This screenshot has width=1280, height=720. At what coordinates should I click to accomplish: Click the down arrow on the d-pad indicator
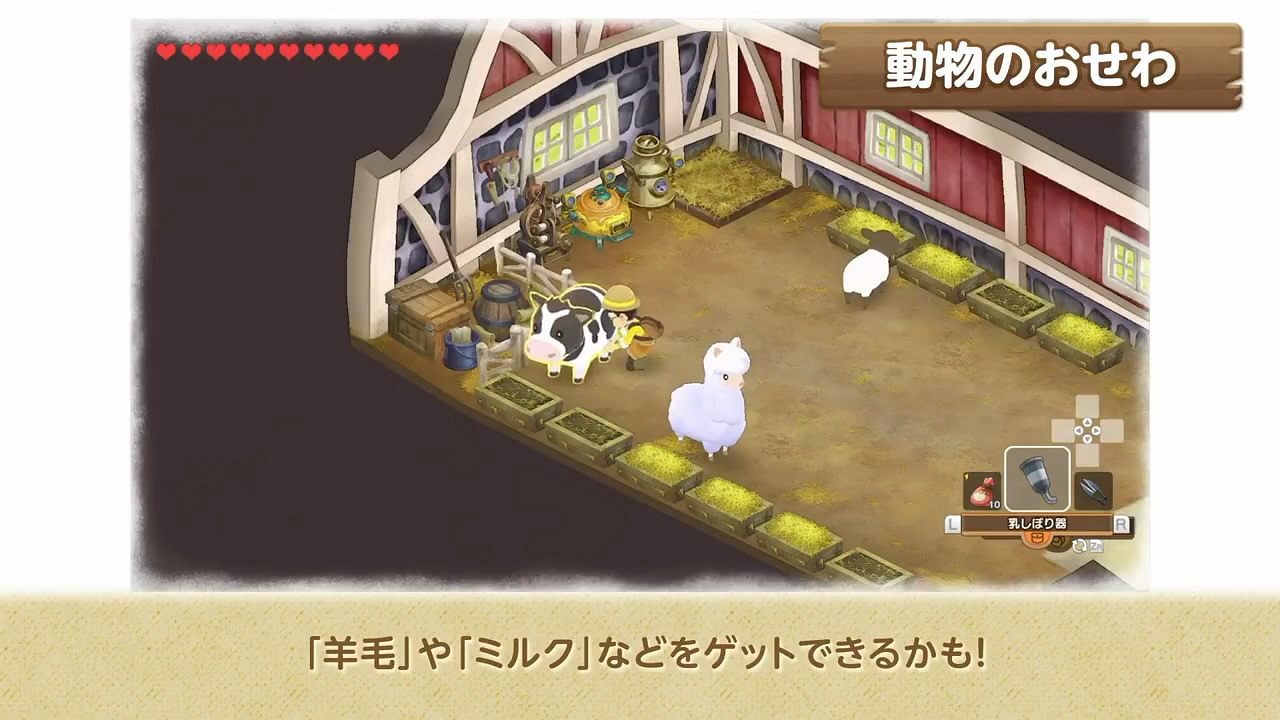1086,439
